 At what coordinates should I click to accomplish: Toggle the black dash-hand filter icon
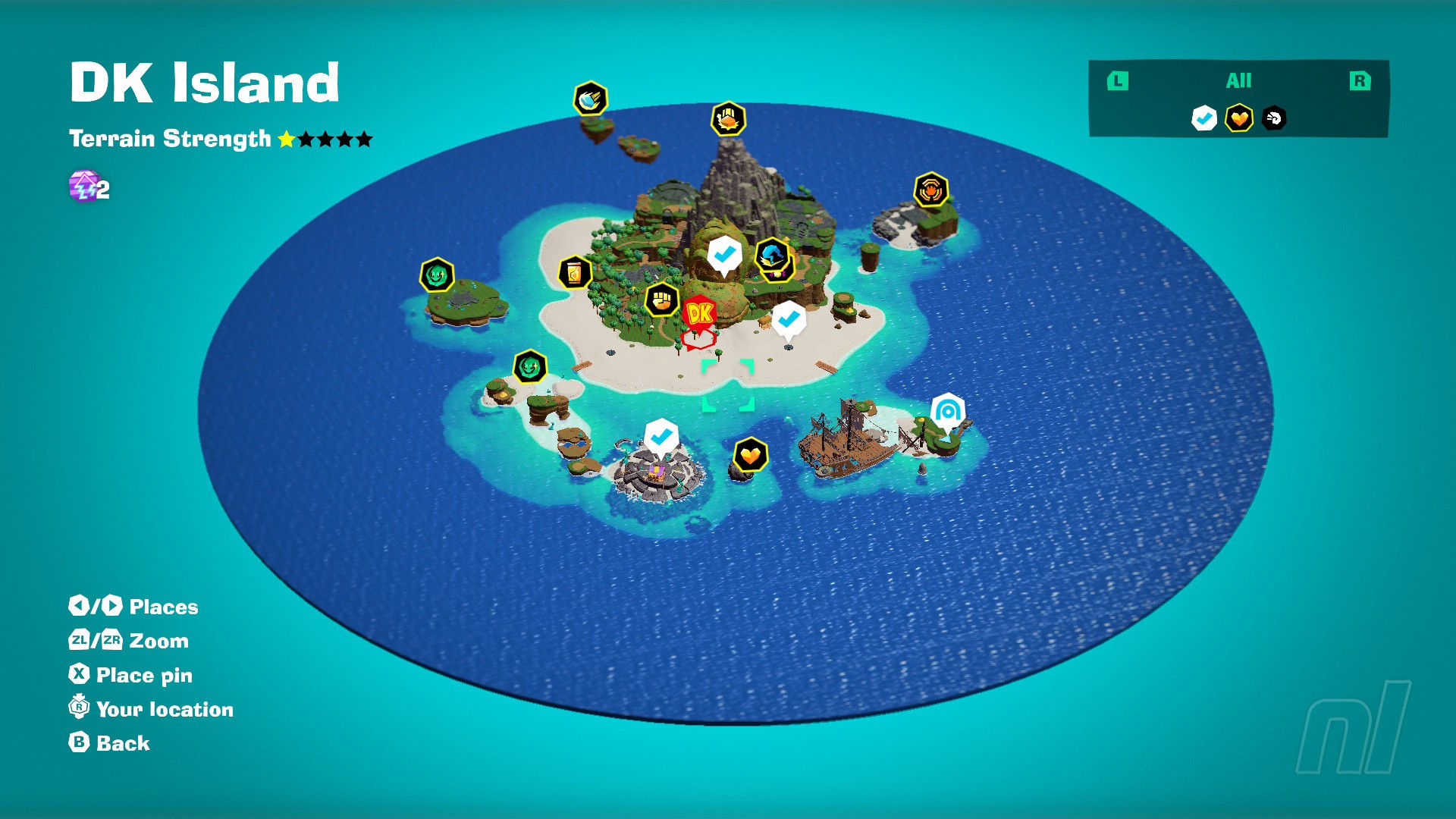[x=1274, y=118]
